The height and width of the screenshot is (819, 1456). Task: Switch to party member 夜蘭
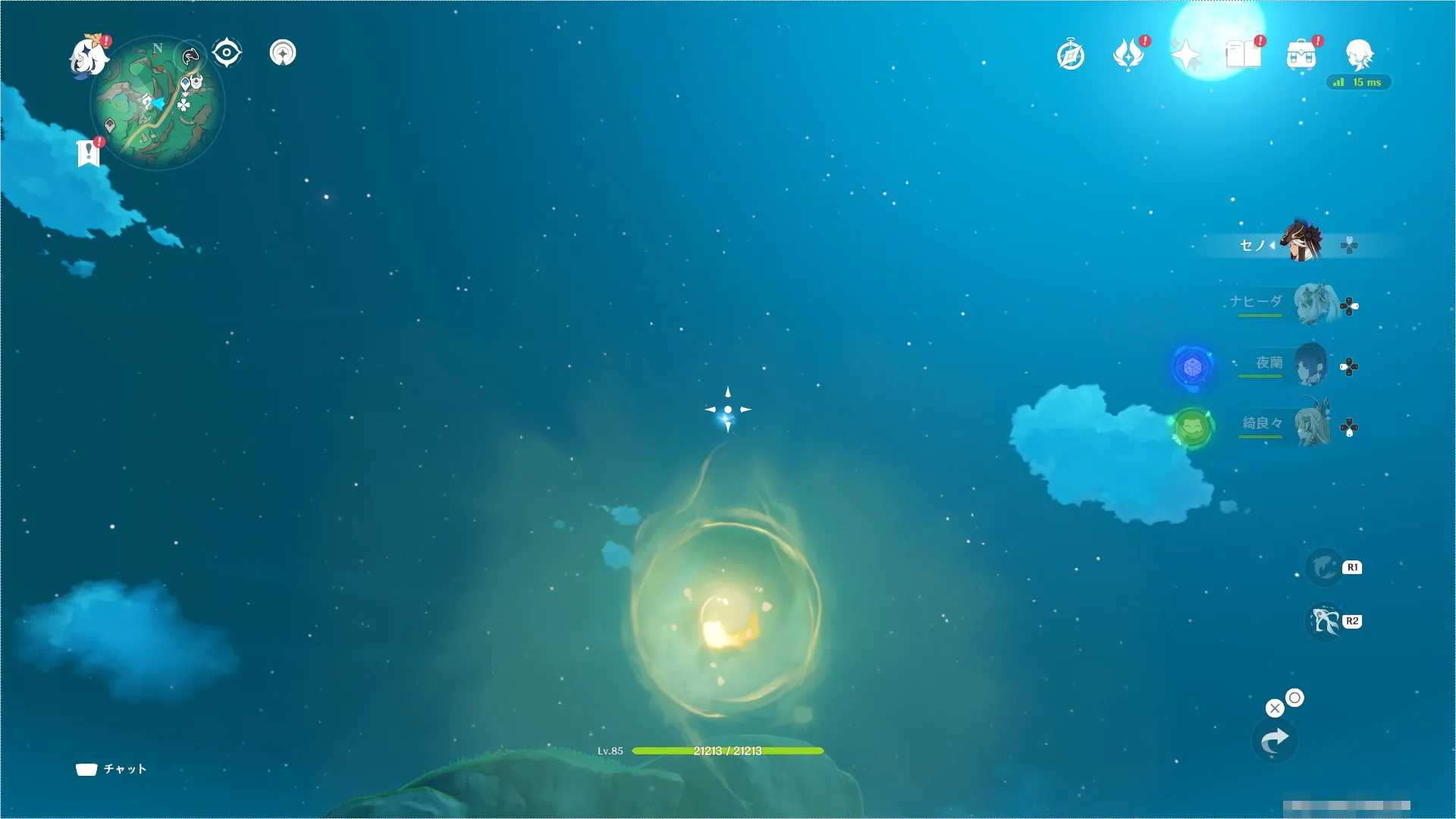[x=1310, y=365]
